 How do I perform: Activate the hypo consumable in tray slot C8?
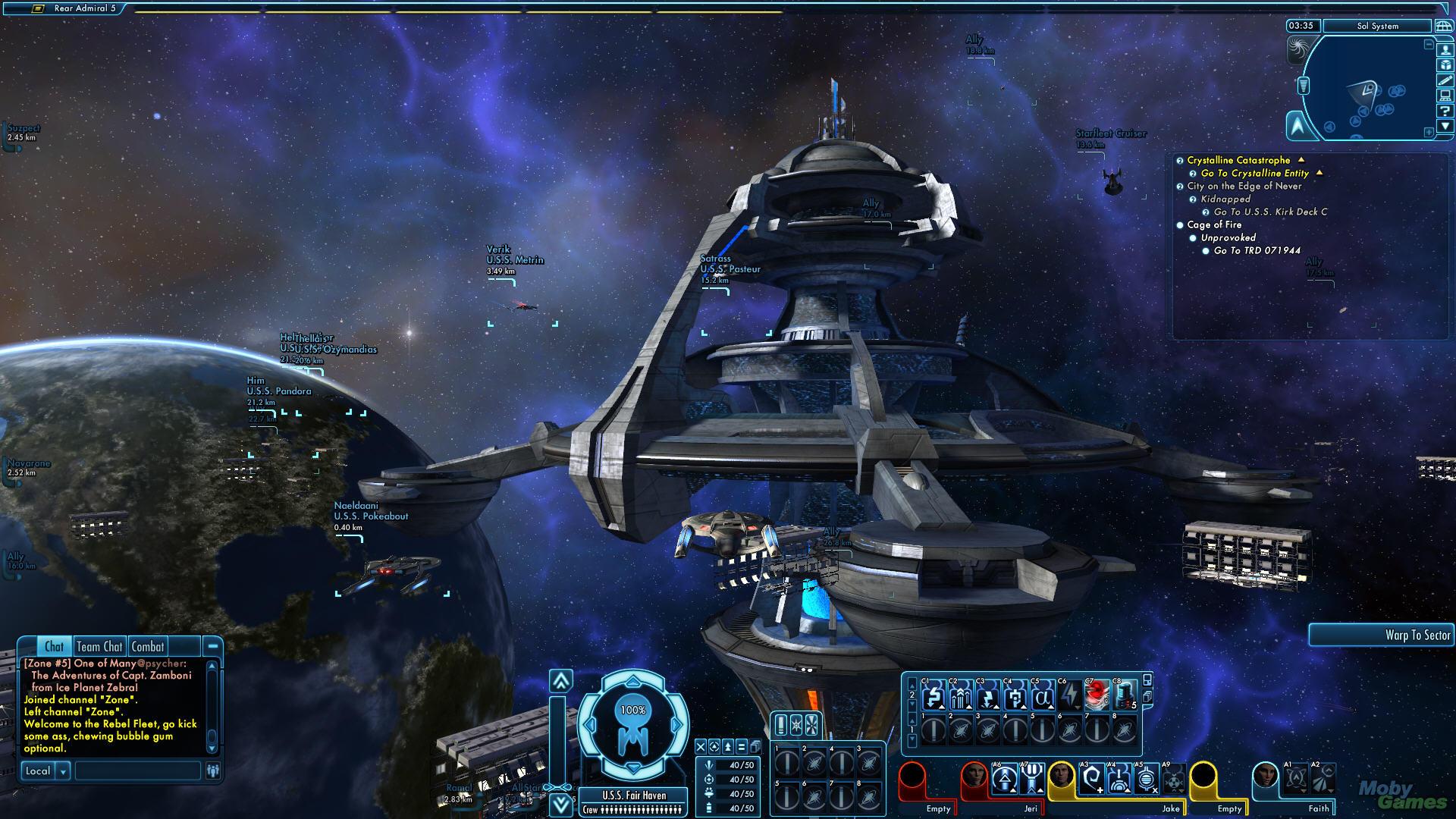pos(1125,696)
